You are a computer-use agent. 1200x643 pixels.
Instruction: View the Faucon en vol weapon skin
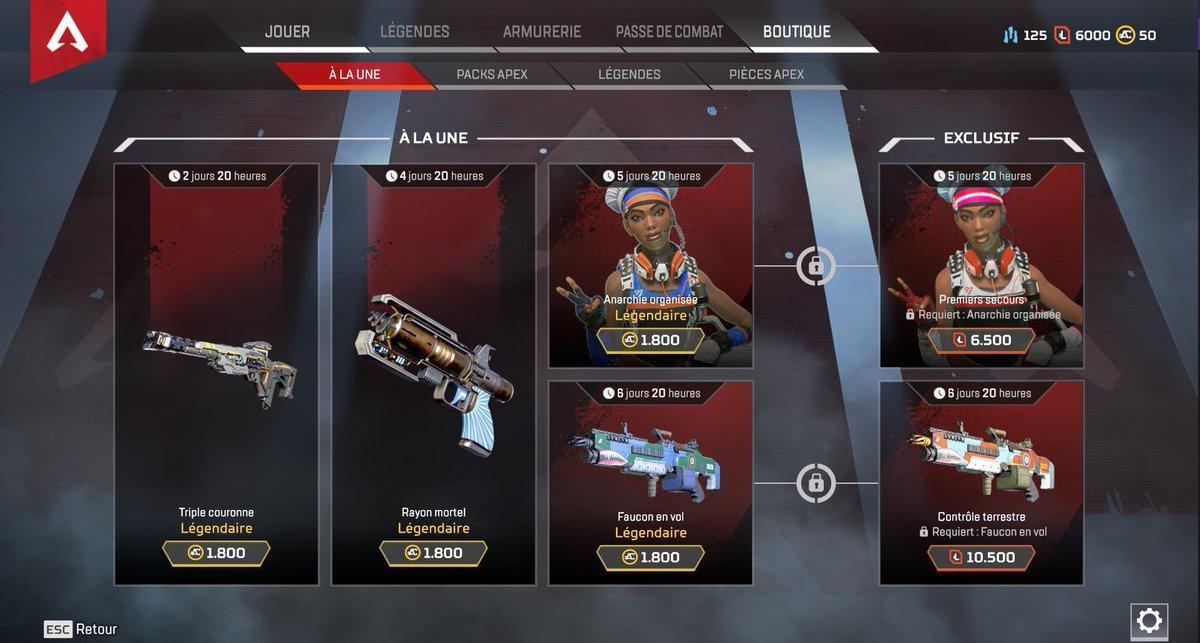coord(651,482)
